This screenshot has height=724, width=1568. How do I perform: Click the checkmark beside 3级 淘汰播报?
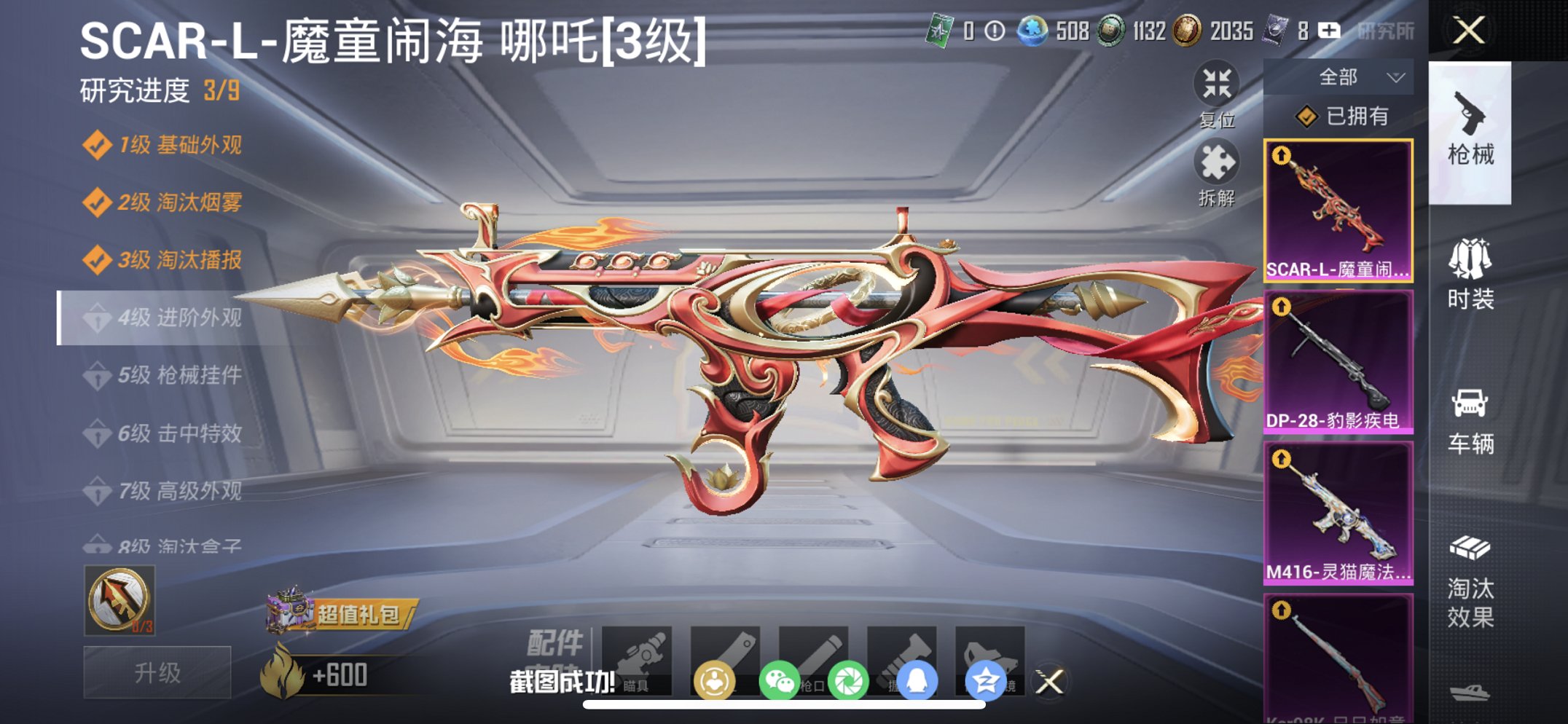tap(98, 259)
